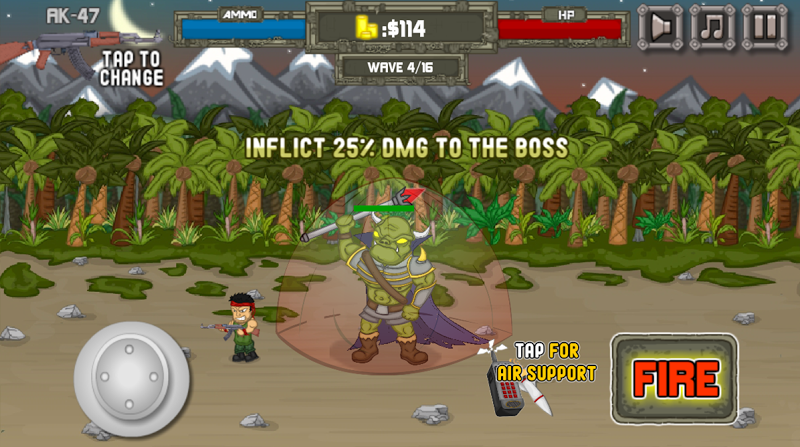Screen dimensions: 800x447
Task: Tap the red FIRE button
Action: pos(674,378)
